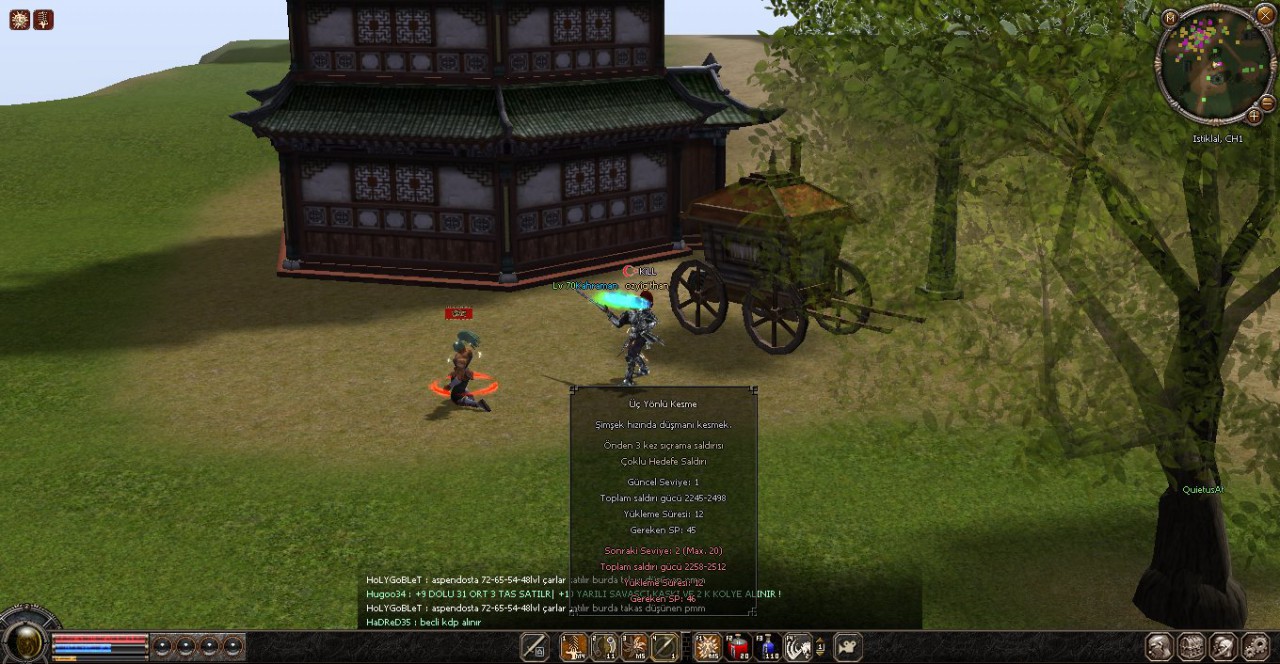The image size is (1280, 664).
Task: Select the blade skill in quickslot 4
Action: click(x=664, y=647)
